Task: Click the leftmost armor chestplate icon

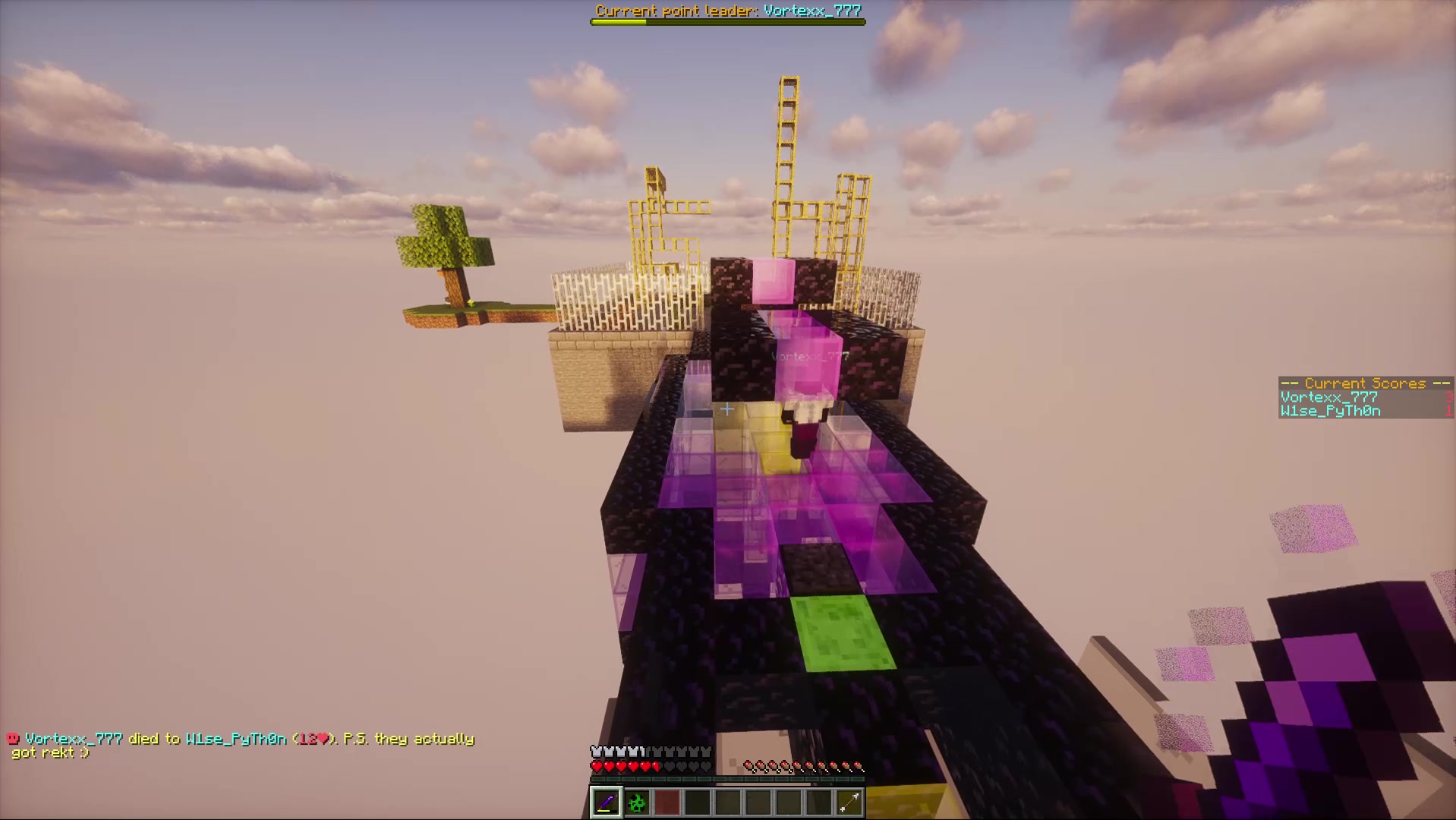Action: click(x=596, y=751)
